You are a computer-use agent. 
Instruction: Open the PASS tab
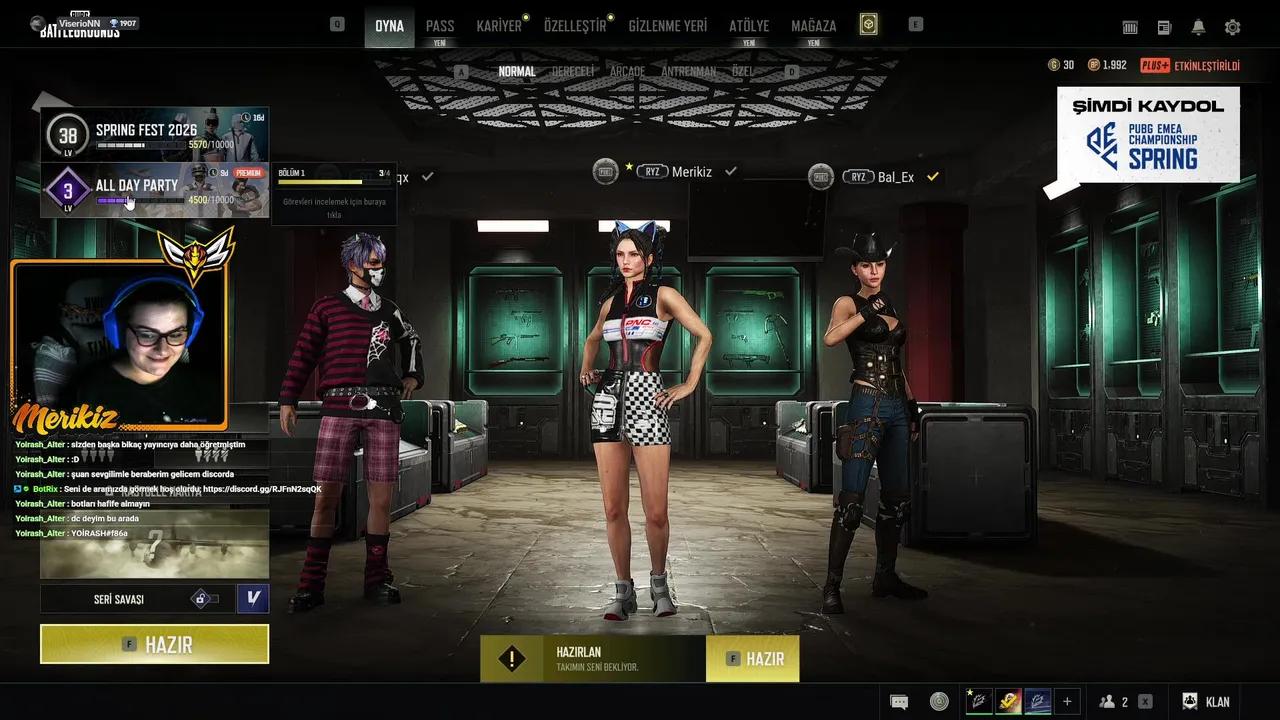(x=439, y=26)
